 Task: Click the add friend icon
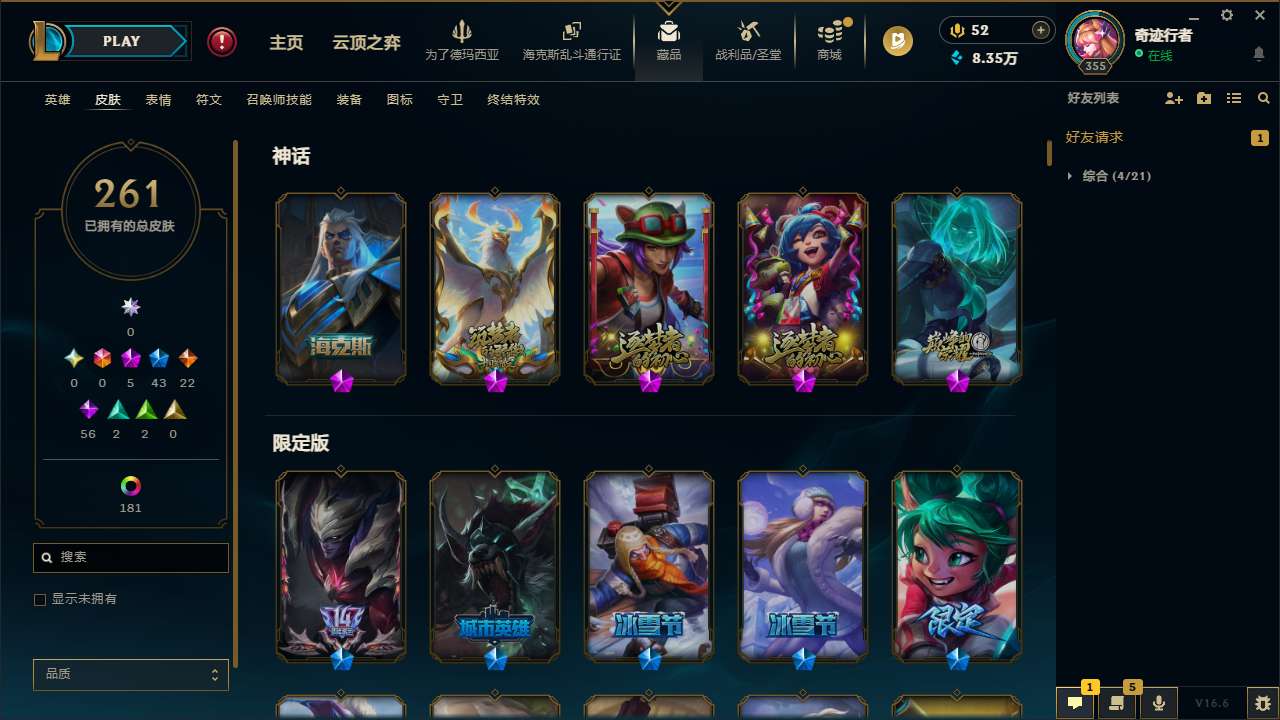click(1173, 98)
